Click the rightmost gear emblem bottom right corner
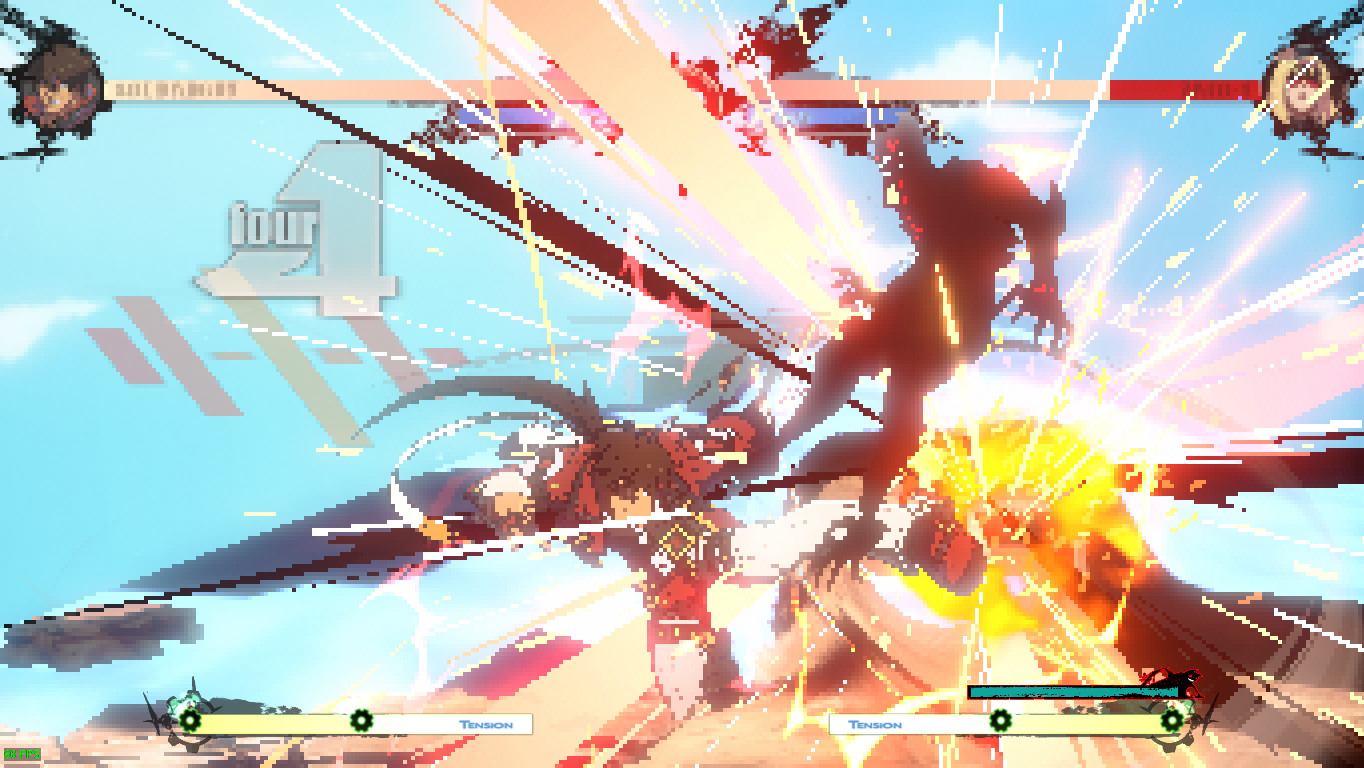The width and height of the screenshot is (1364, 768). pos(1172,720)
